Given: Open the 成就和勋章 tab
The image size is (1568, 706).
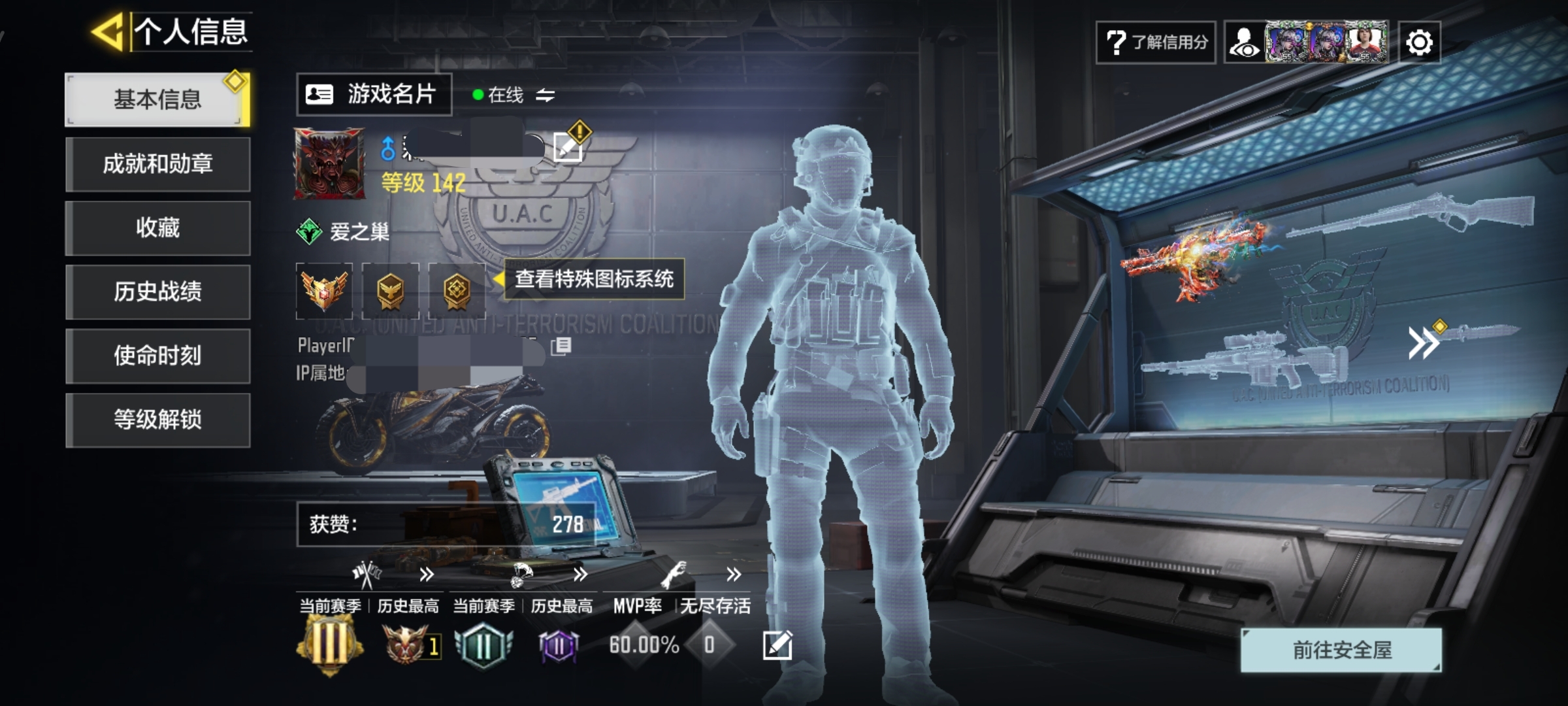Looking at the screenshot, I should (157, 163).
